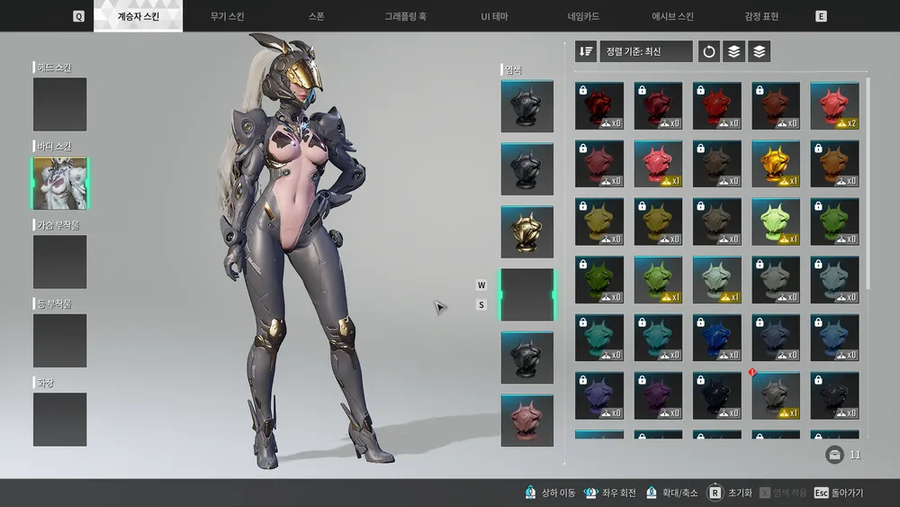
Task: Switch to the 무기 스킨 tab
Action: click(225, 16)
